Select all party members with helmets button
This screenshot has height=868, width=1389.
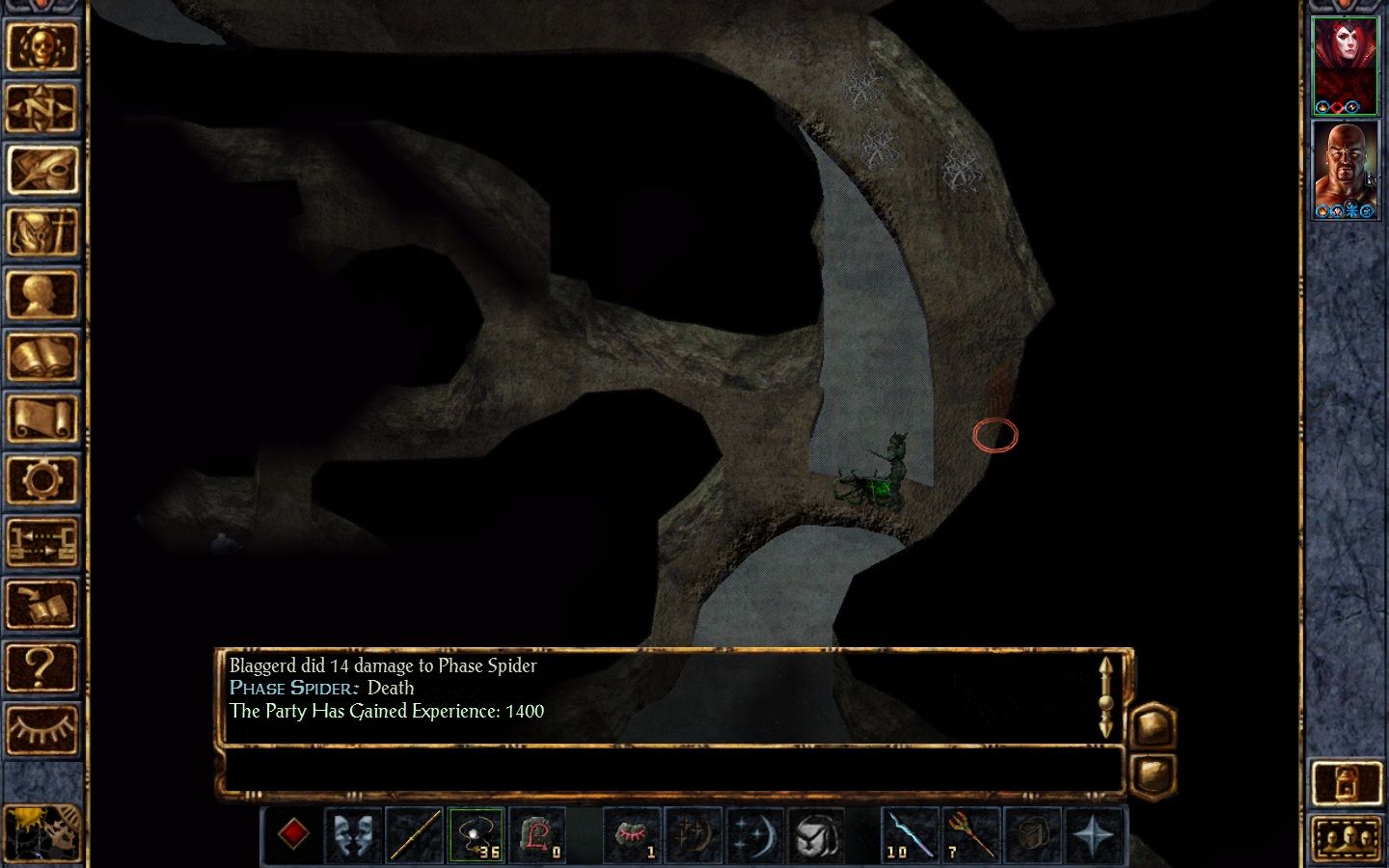click(x=1346, y=836)
